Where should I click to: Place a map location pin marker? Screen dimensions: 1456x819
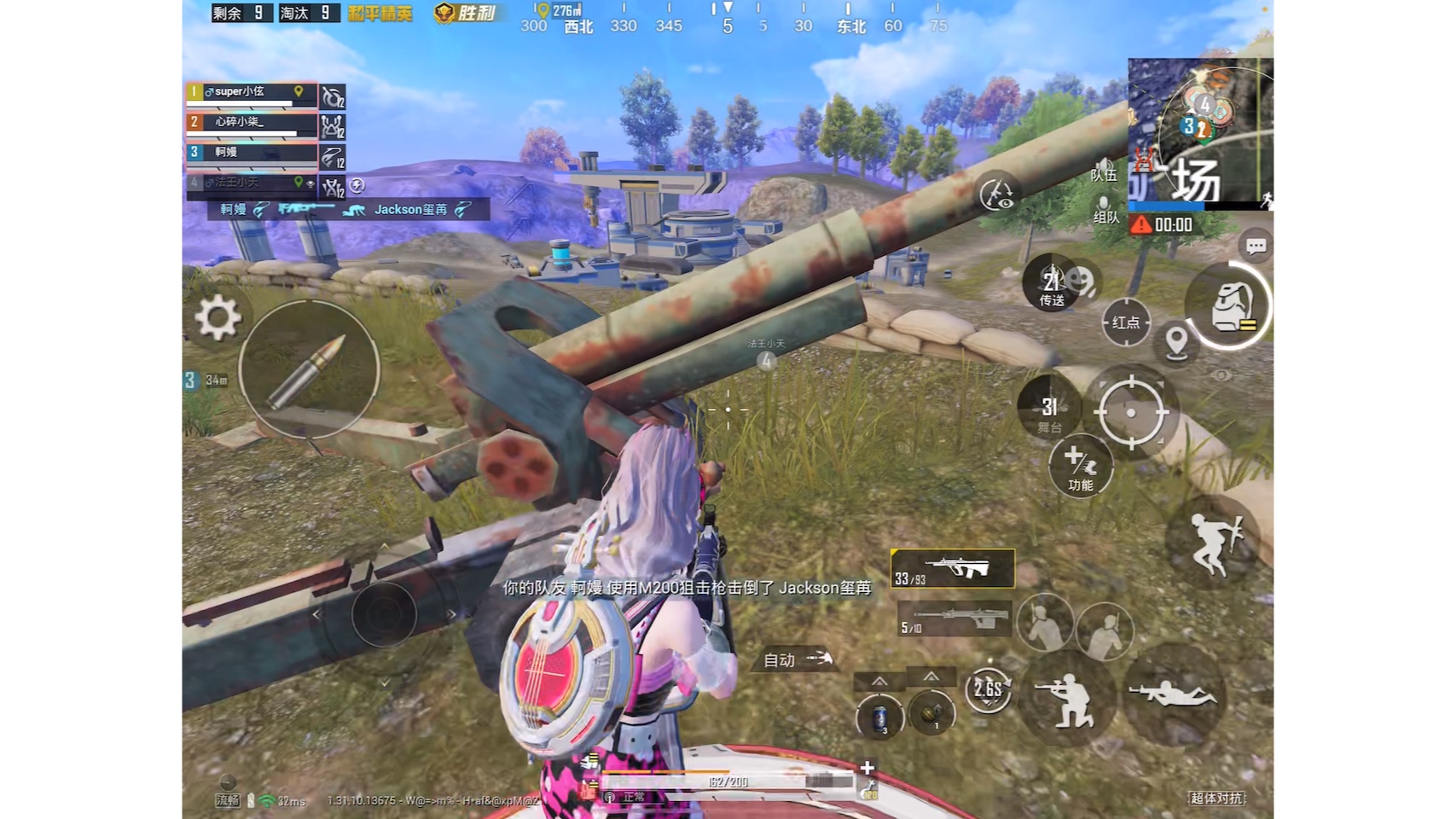pos(1176,342)
